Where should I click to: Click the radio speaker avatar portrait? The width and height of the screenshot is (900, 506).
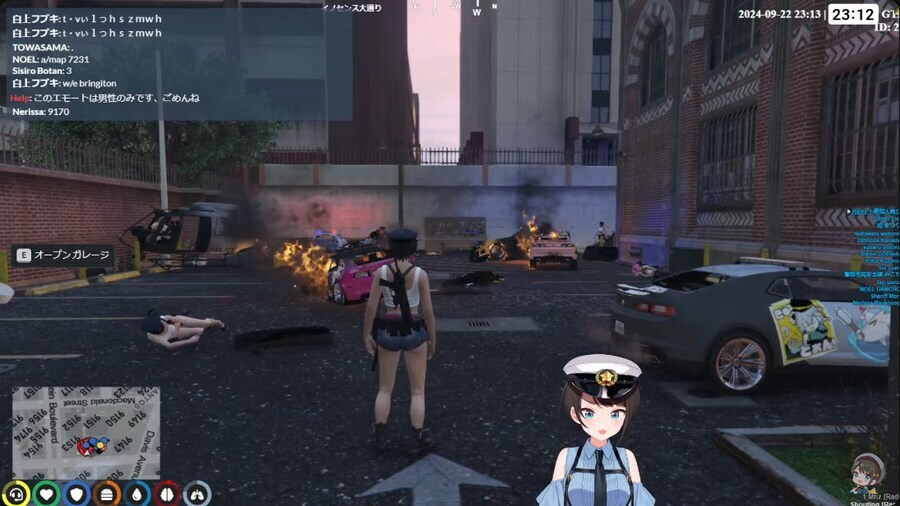[866, 469]
